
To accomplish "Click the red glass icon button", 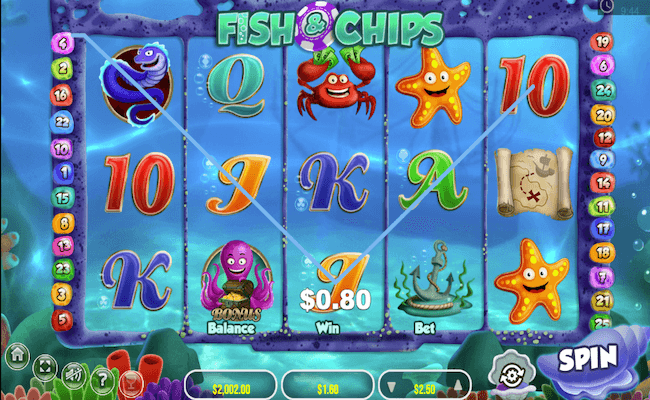I will point(130,381).
